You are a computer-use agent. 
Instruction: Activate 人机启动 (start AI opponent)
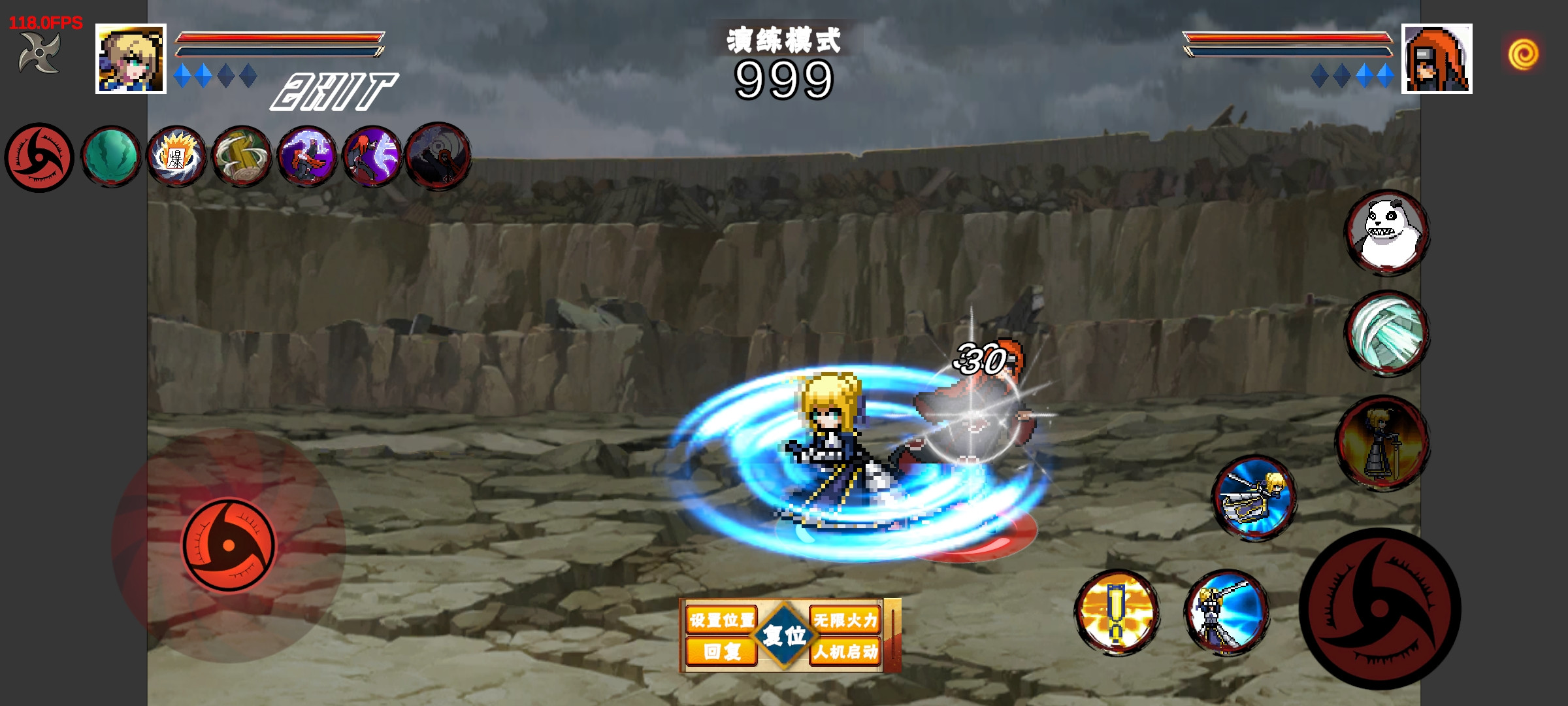pyautogui.click(x=845, y=651)
